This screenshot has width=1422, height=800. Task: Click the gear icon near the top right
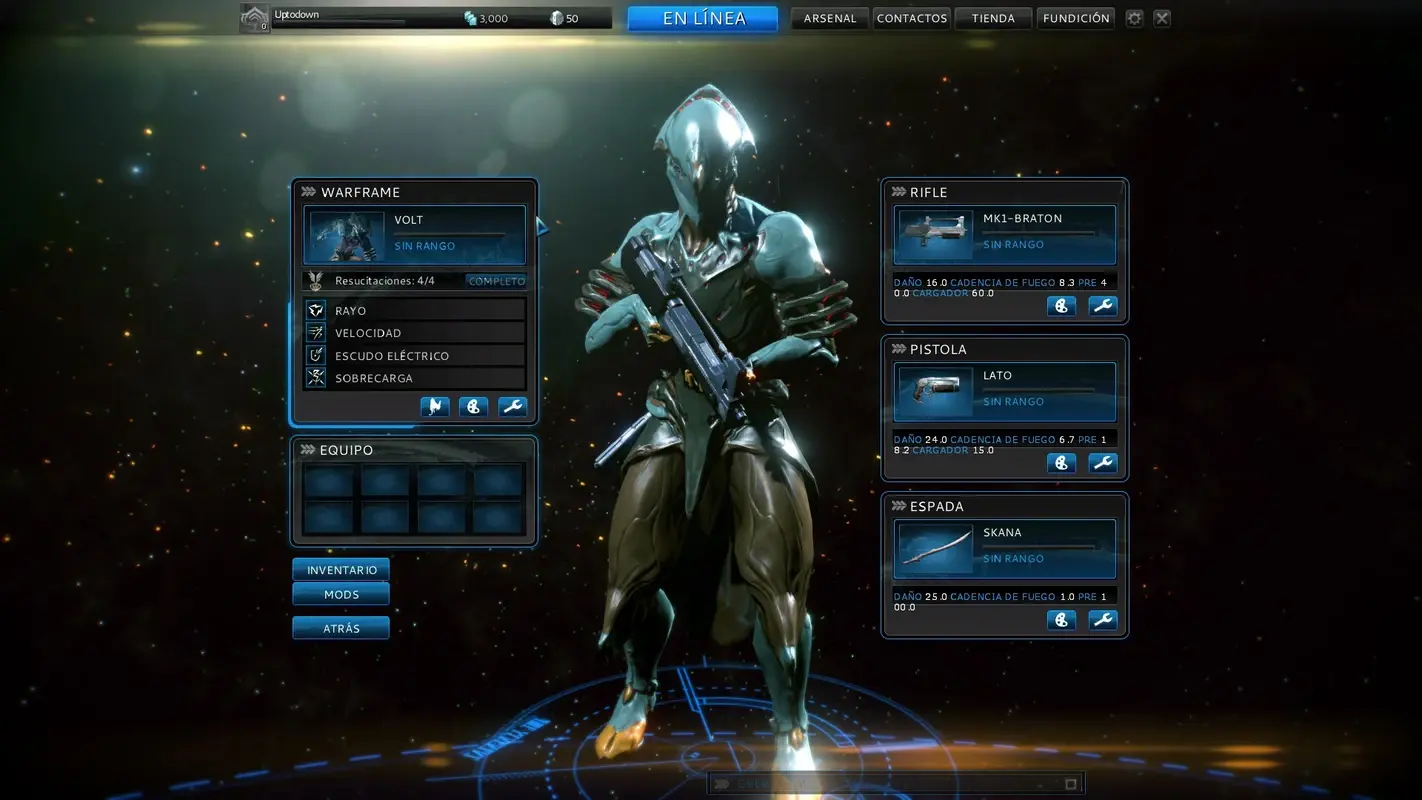(1134, 17)
